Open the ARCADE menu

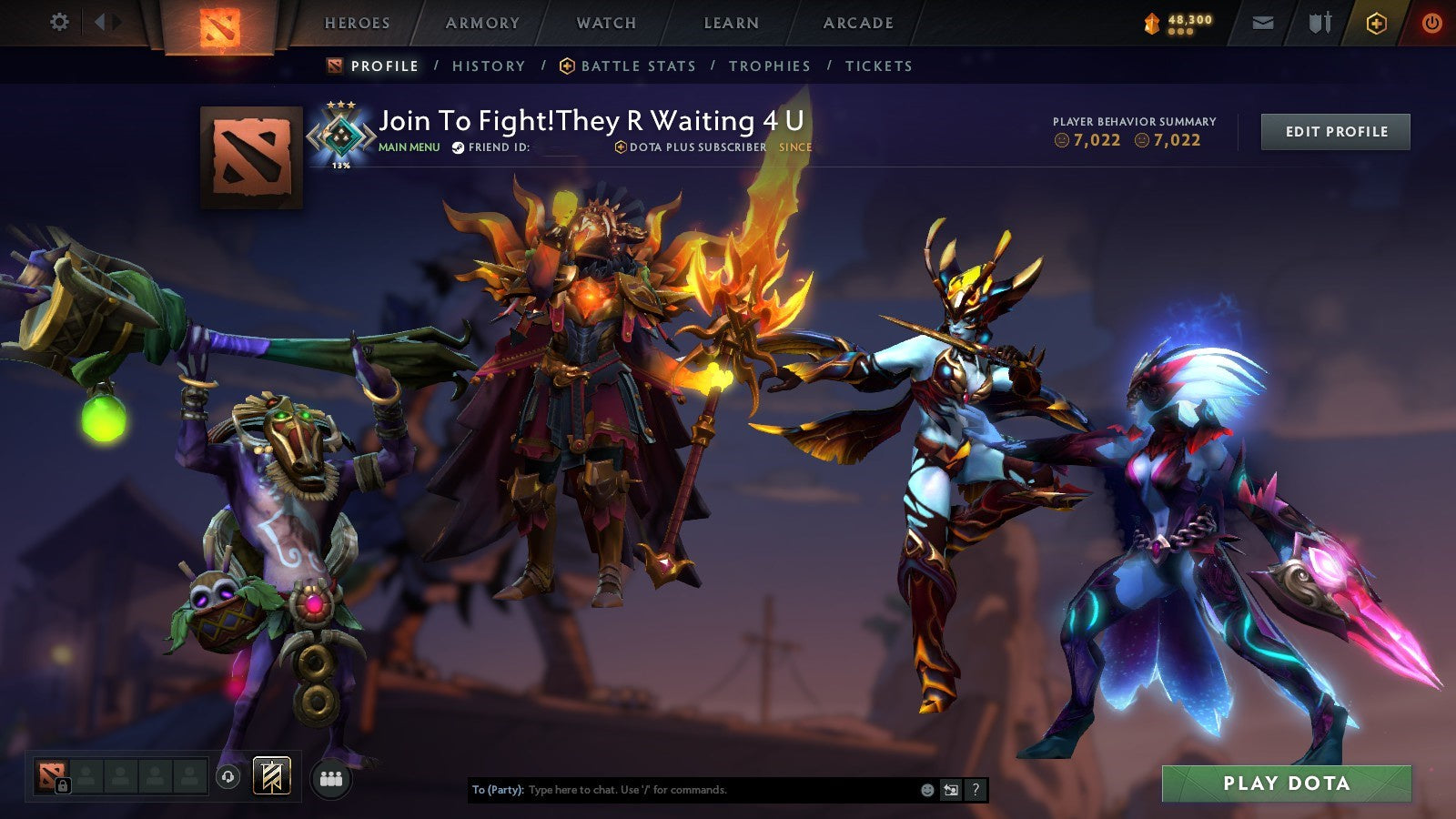click(860, 24)
